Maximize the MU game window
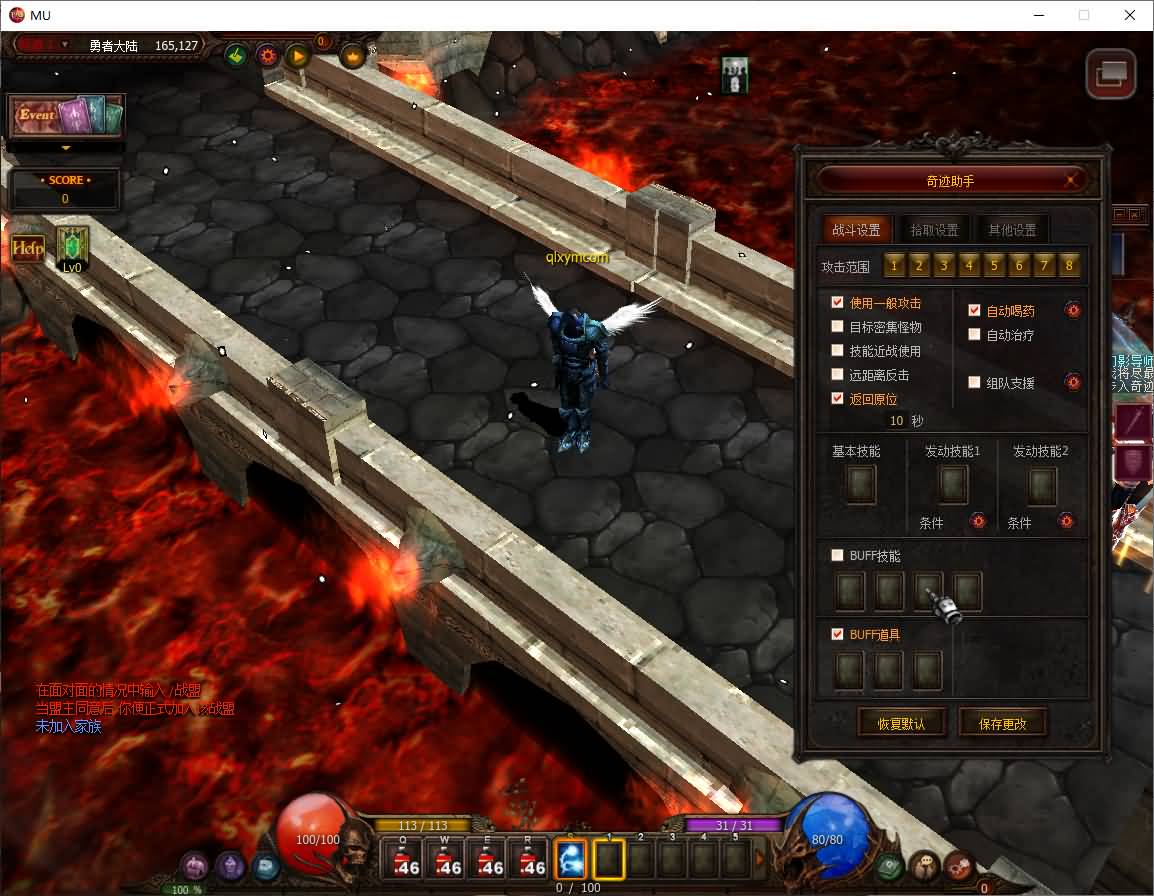The width and height of the screenshot is (1154, 896). (x=1083, y=15)
